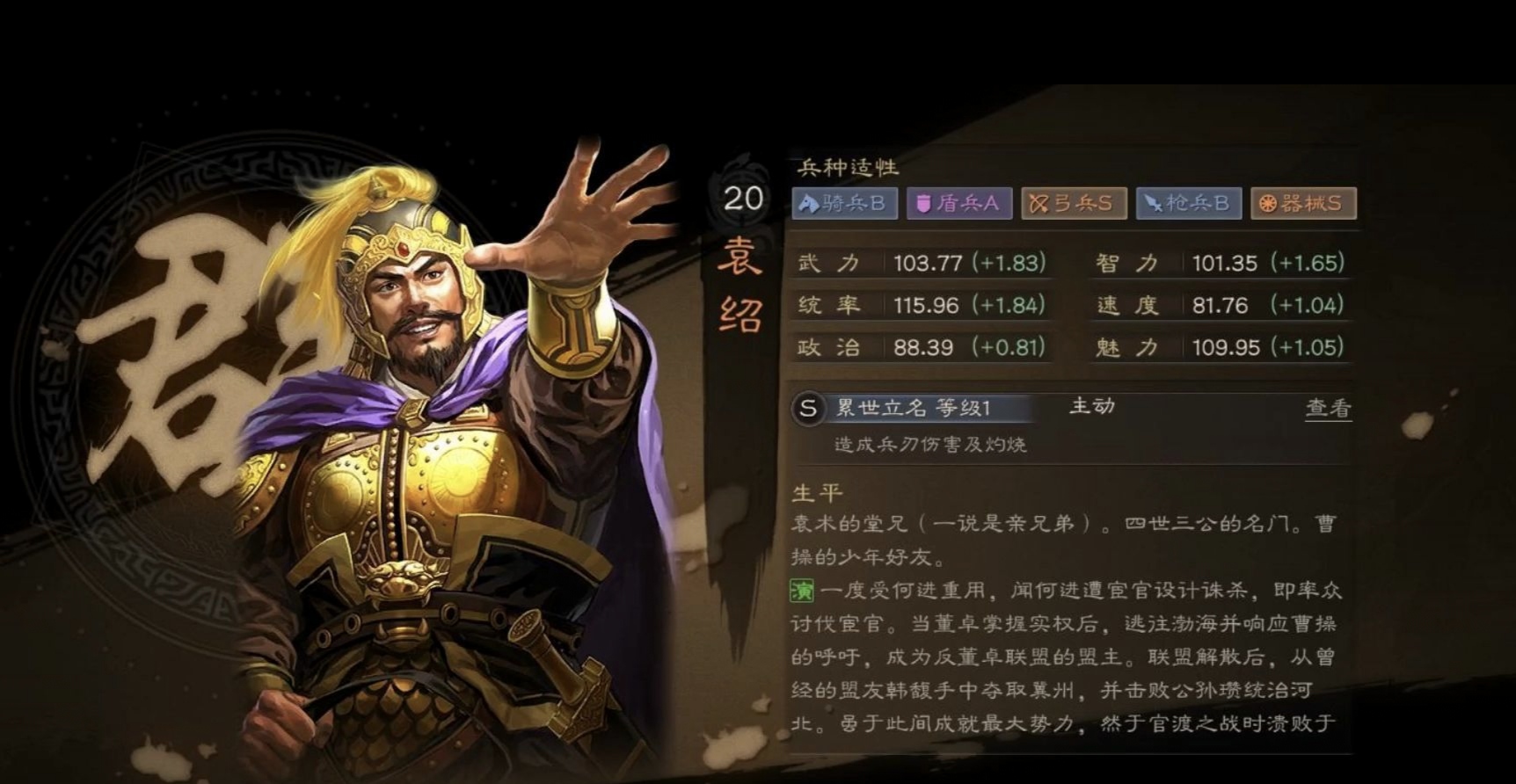Select the 器械S siege aptitude badge
The image size is (1516, 784).
click(x=1303, y=203)
